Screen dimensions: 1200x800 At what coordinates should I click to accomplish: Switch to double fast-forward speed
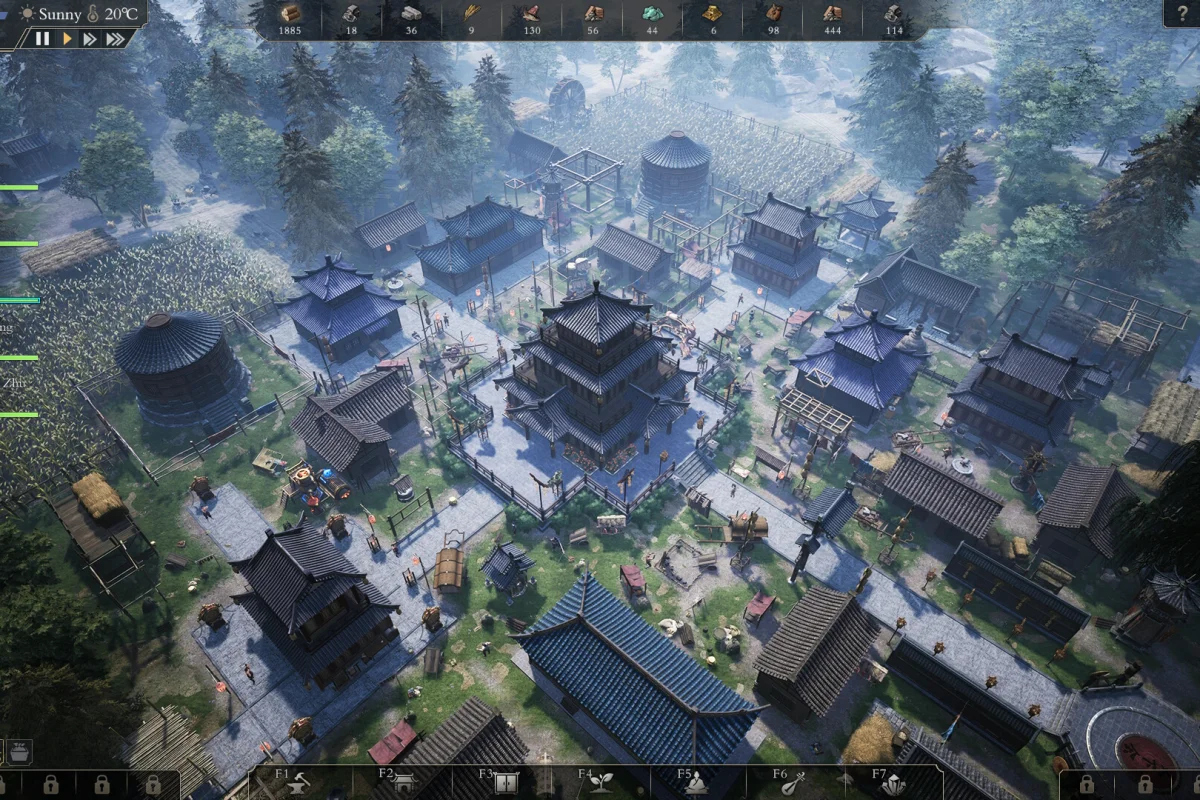click(90, 39)
